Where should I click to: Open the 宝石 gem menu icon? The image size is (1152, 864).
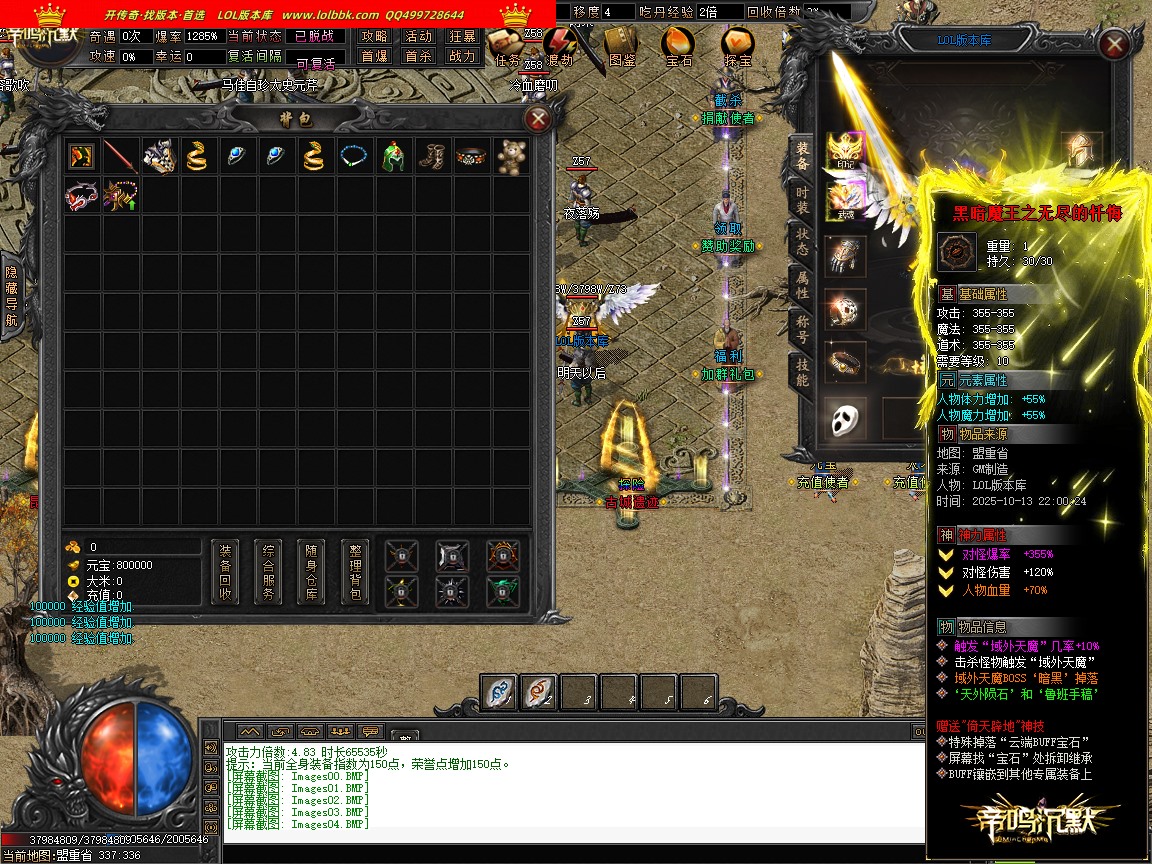tap(679, 45)
